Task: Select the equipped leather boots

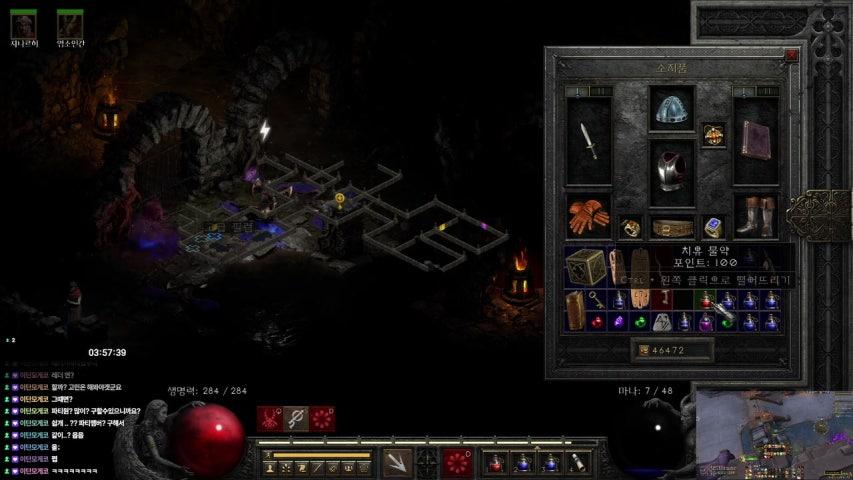Action: 756,215
